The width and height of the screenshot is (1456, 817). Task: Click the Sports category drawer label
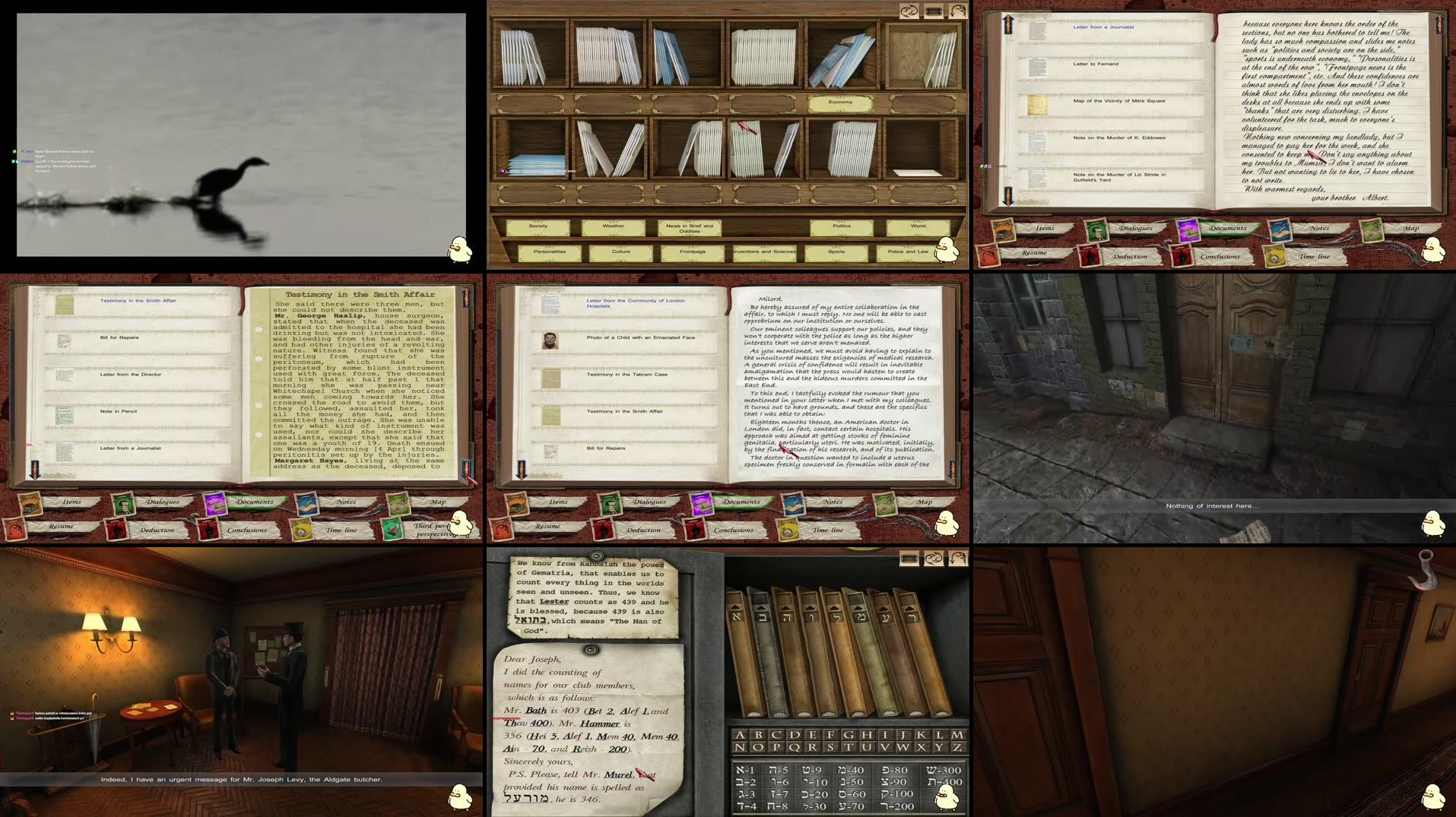[835, 251]
